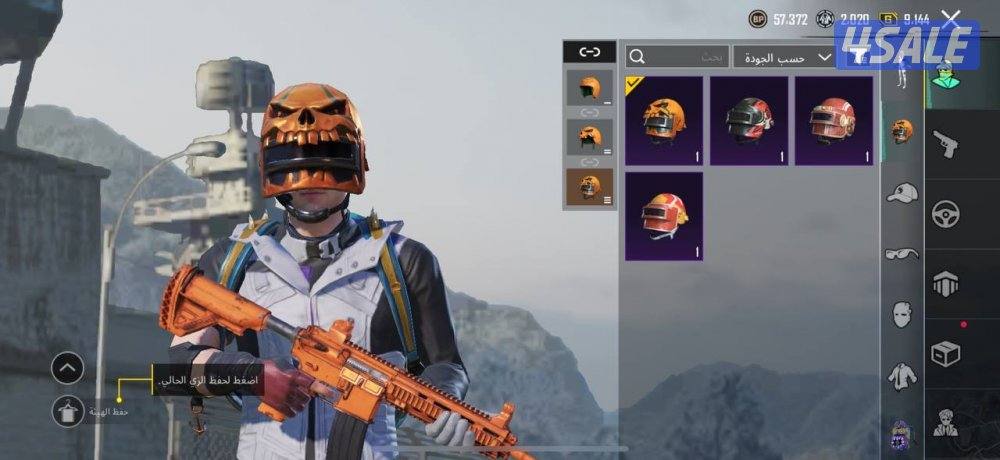Close the wardrobe screen with the X
The width and height of the screenshot is (1000, 460).
pyautogui.click(x=950, y=18)
